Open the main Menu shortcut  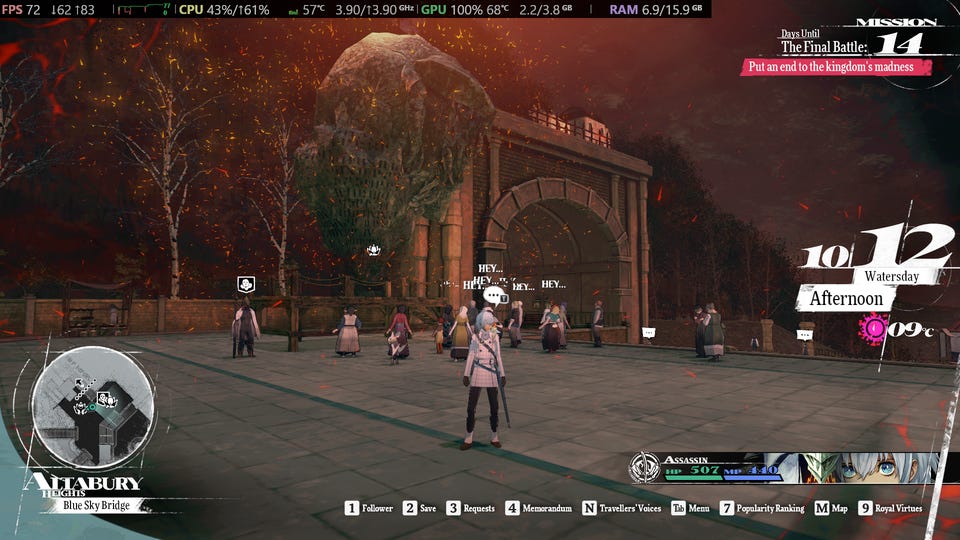click(690, 508)
